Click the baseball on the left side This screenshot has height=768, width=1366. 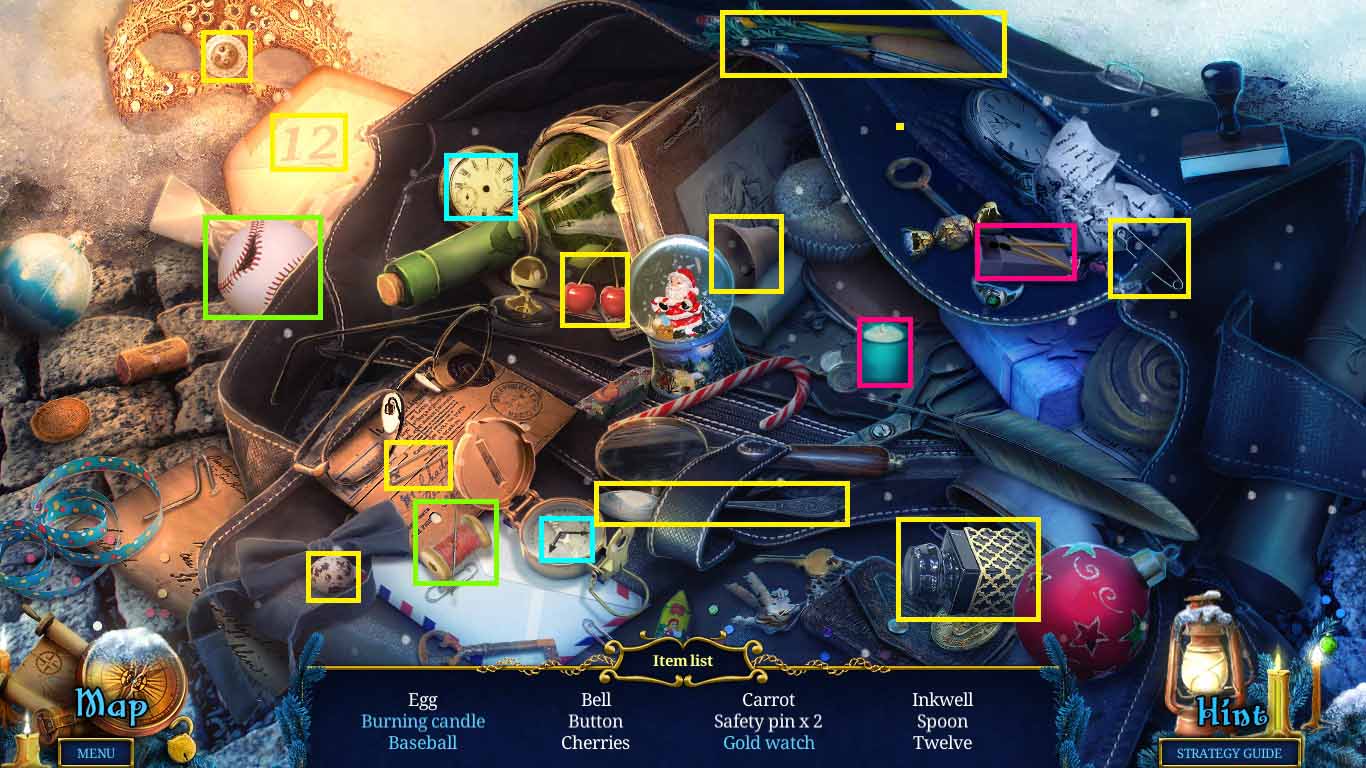tap(260, 265)
